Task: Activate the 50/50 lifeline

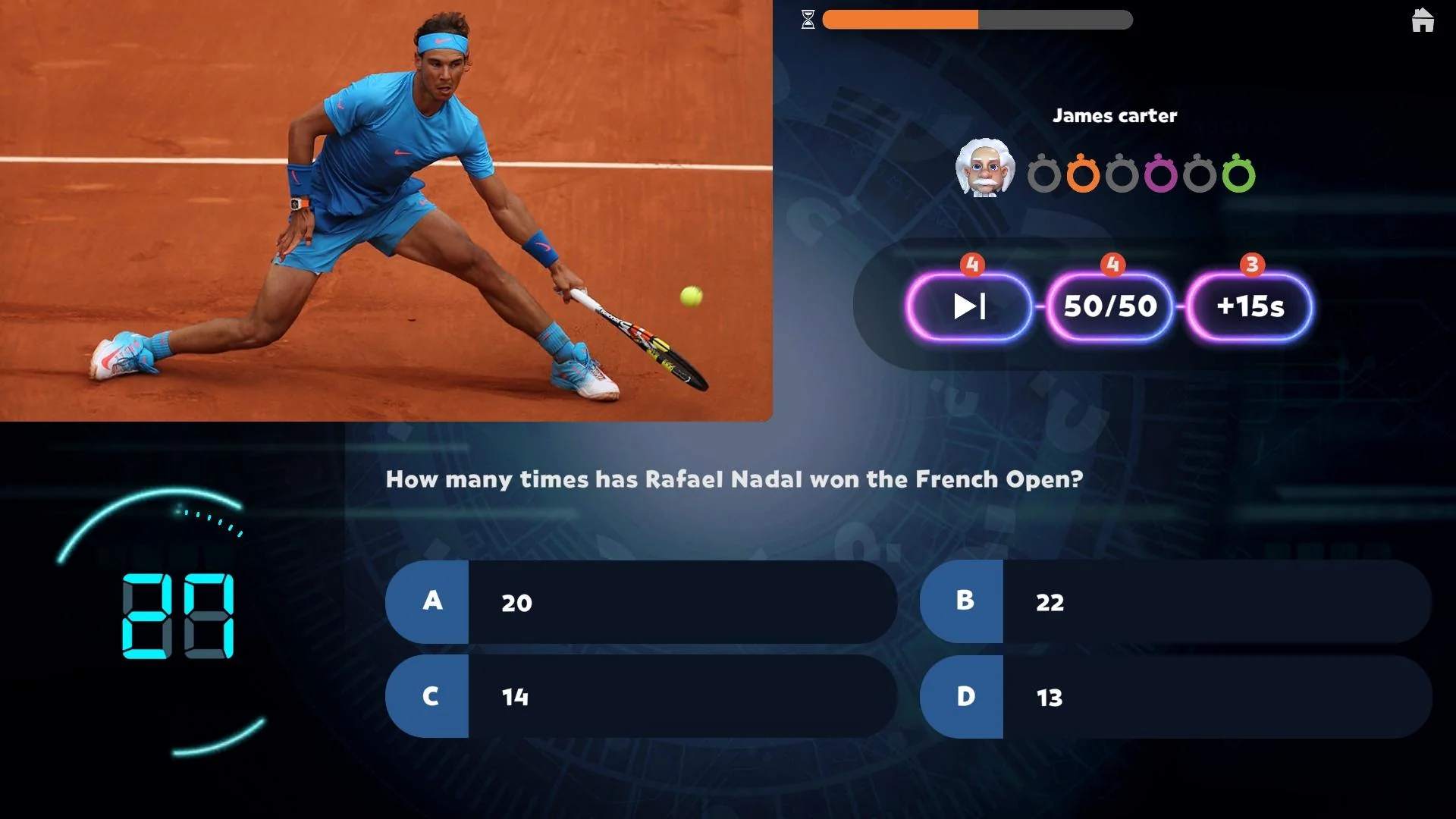Action: (x=1109, y=306)
